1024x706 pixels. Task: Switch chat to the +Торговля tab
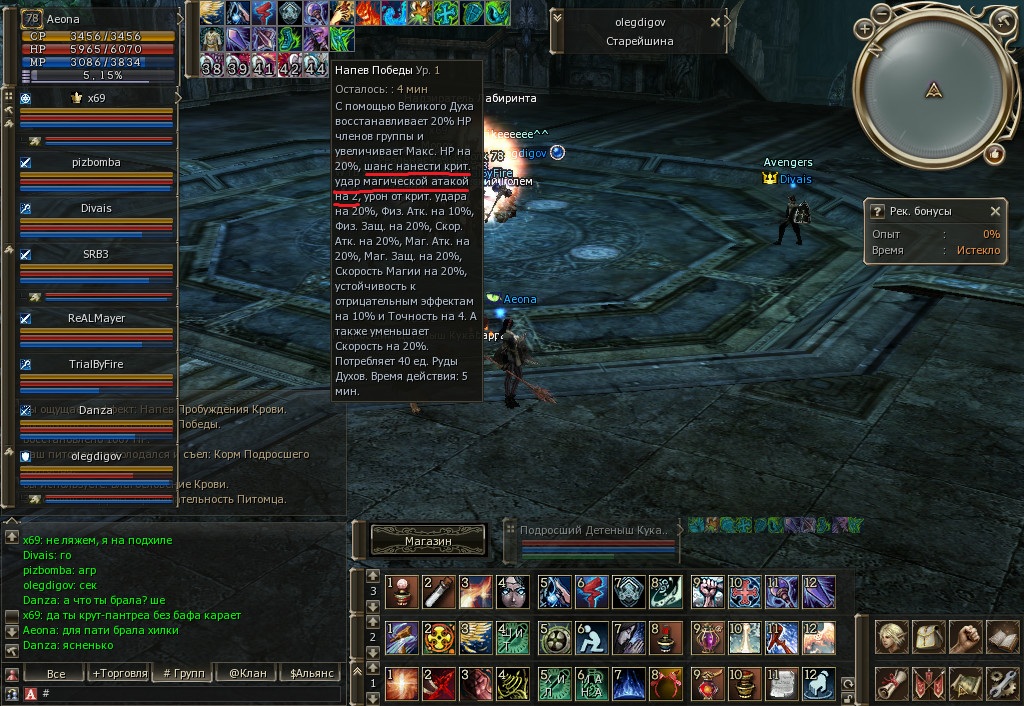(119, 673)
